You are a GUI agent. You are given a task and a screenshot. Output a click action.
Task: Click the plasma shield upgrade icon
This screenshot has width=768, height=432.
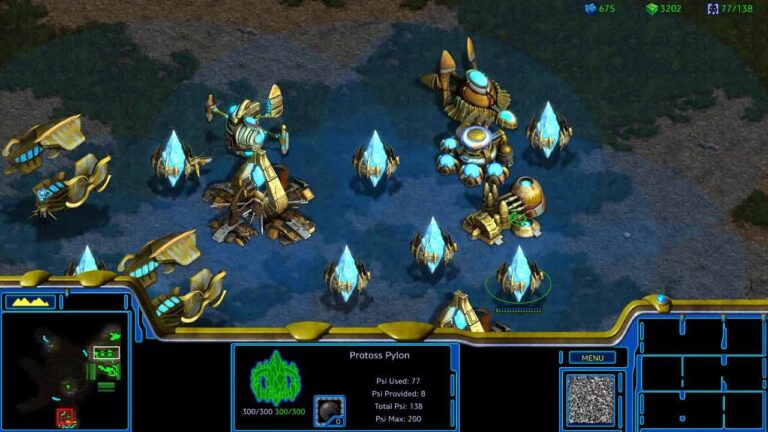(329, 409)
